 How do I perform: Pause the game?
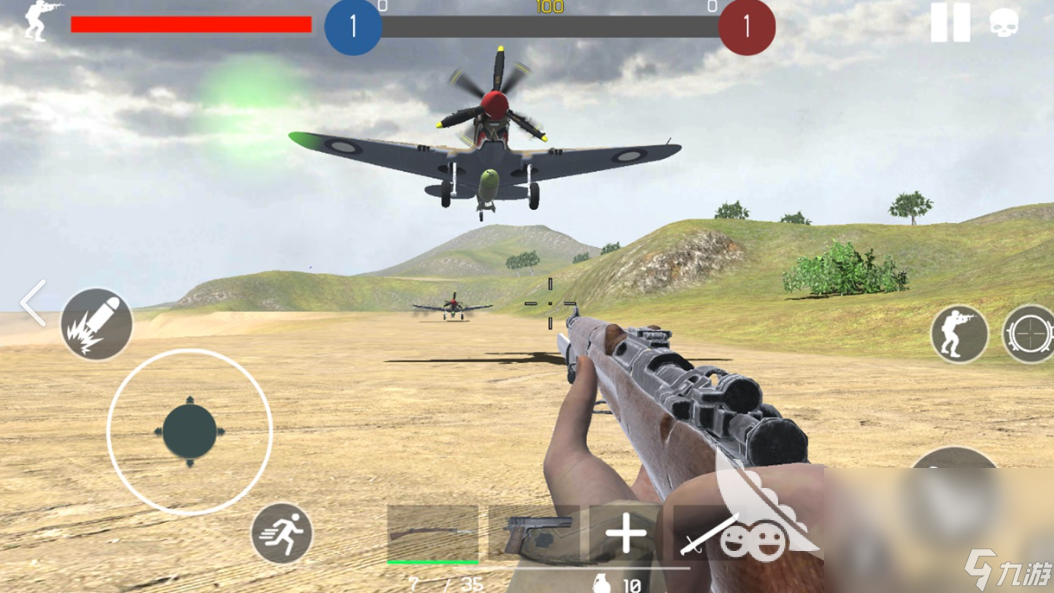click(x=949, y=22)
